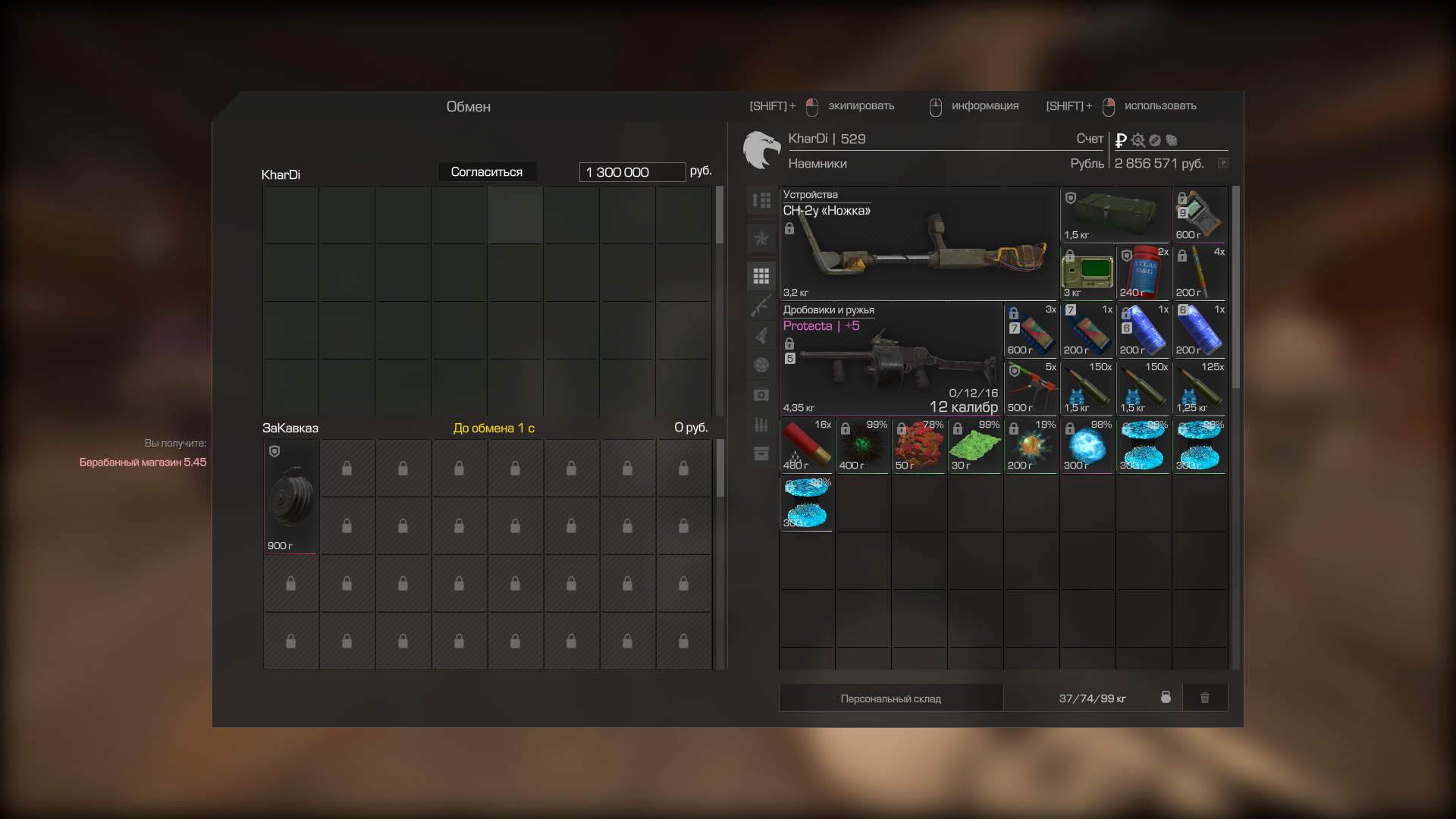Pick the orange glowing artifact at 19%
The image size is (1456, 819).
click(1031, 446)
